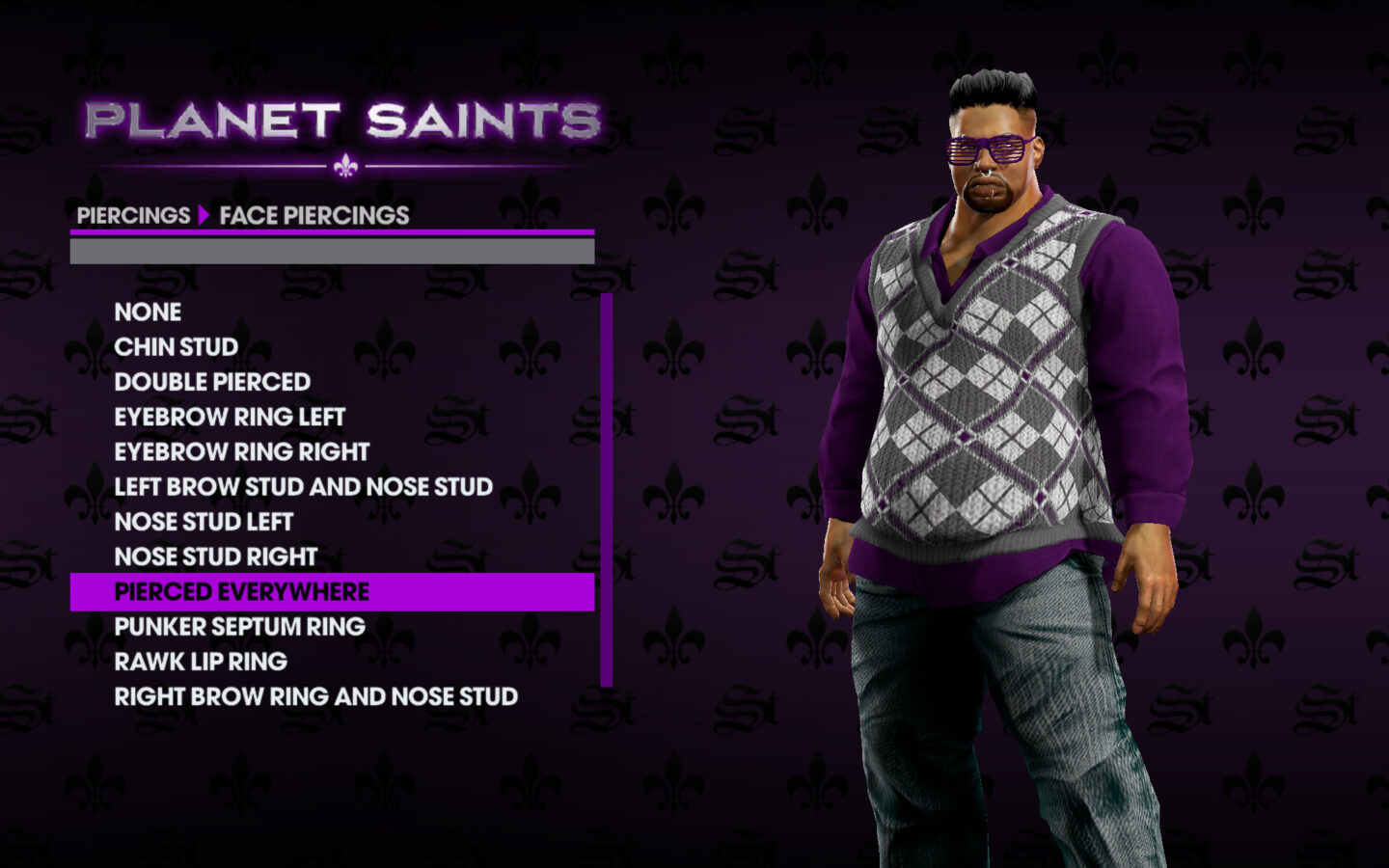The image size is (1389, 868).
Task: Pick NOSE STUD RIGHT from the list
Action: 215,556
